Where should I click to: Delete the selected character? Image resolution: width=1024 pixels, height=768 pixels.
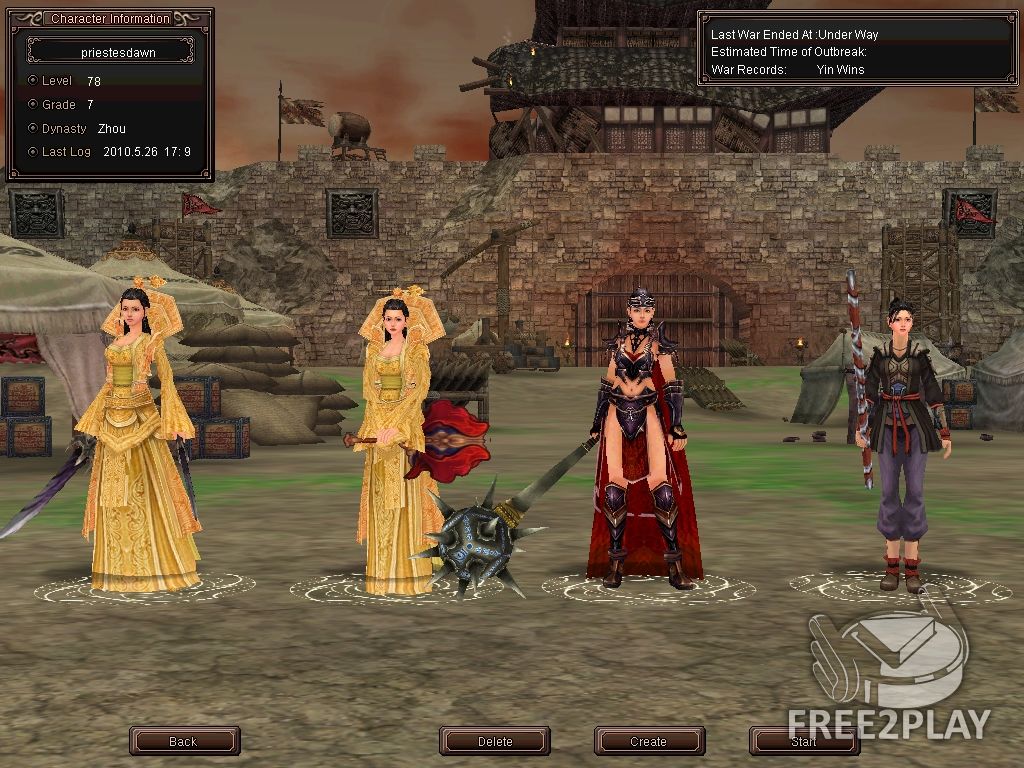[x=495, y=741]
